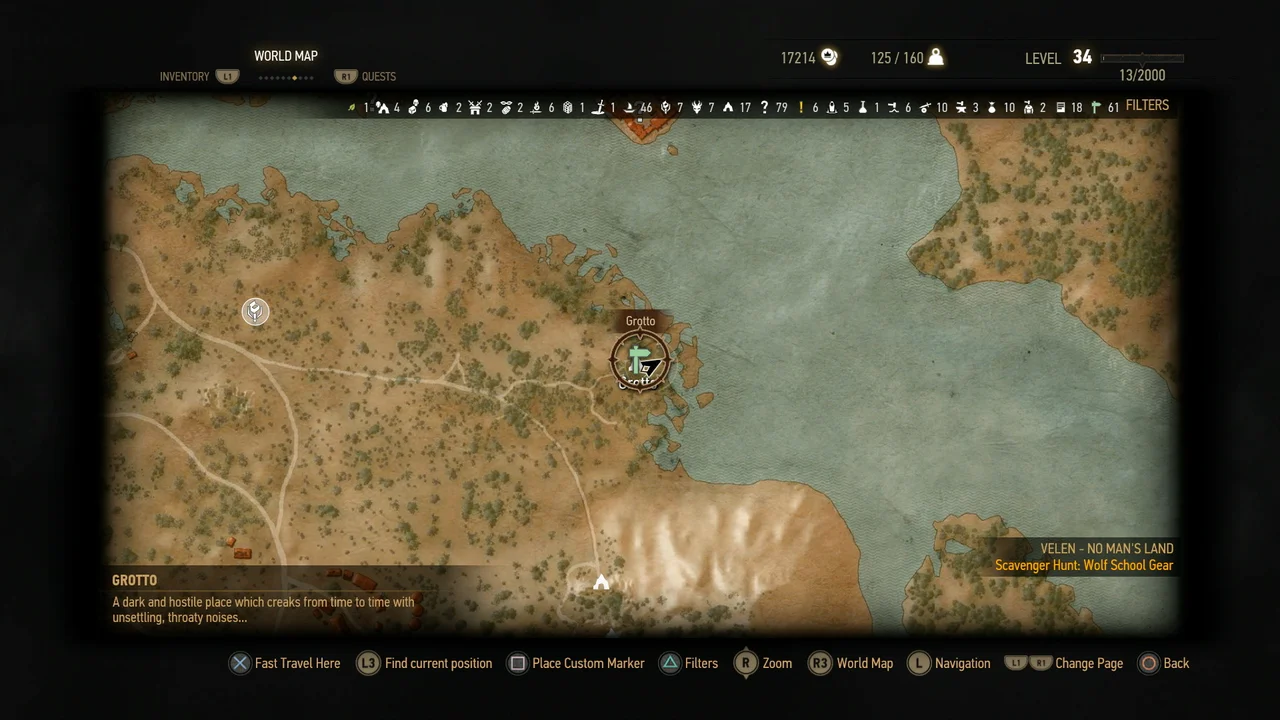
Task: Toggle the exclamation point notice board filter
Action: click(800, 107)
